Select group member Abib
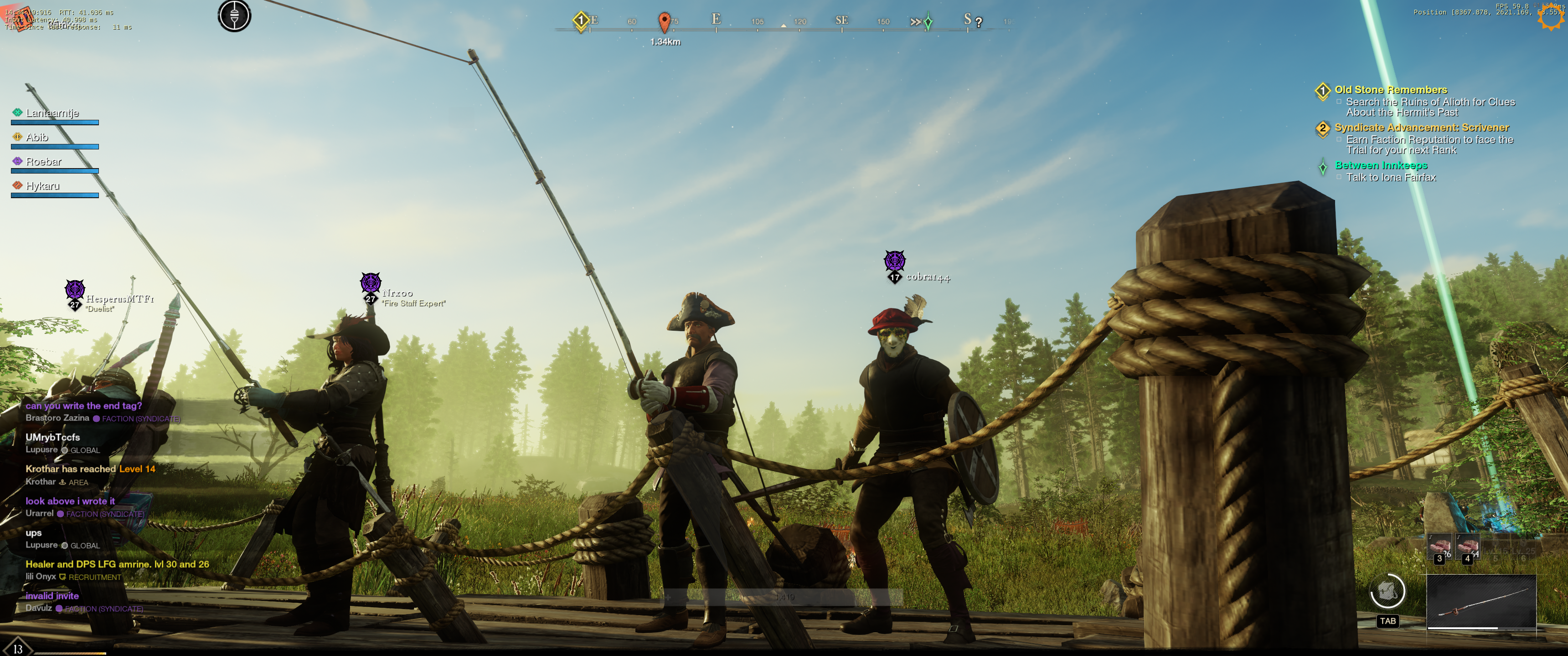 tap(37, 138)
